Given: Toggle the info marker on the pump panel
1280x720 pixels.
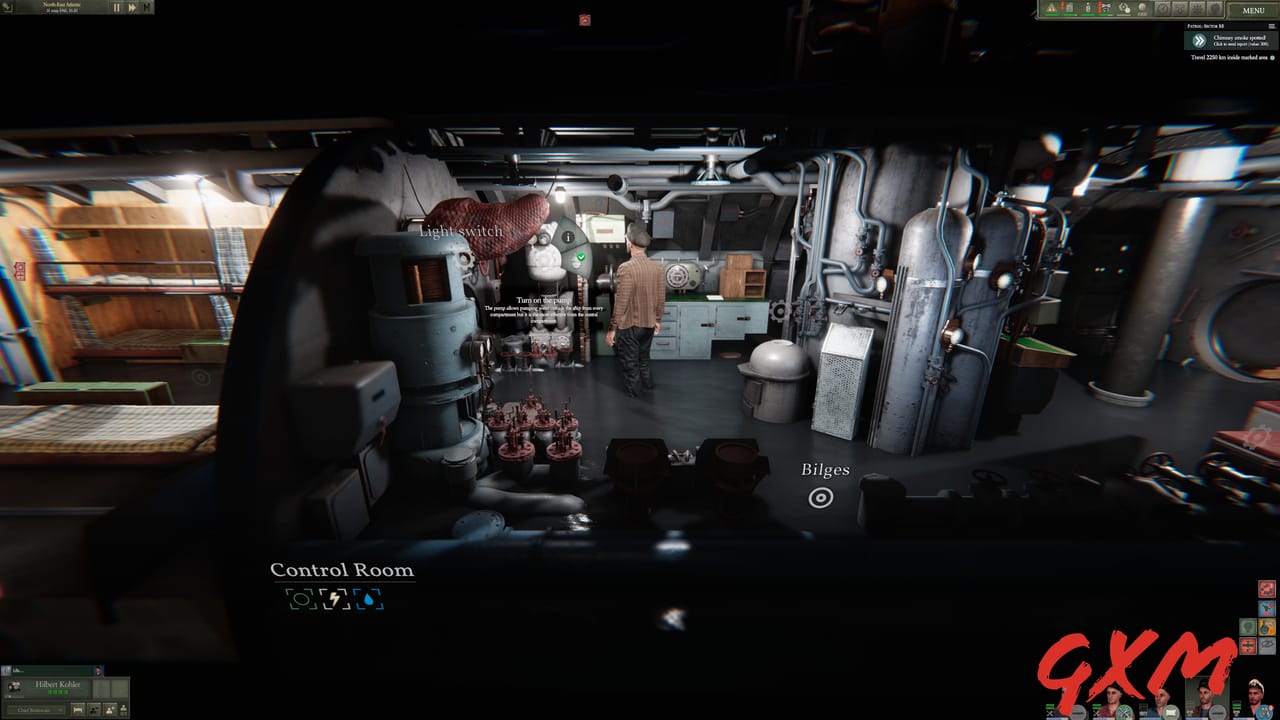Looking at the screenshot, I should (567, 239).
